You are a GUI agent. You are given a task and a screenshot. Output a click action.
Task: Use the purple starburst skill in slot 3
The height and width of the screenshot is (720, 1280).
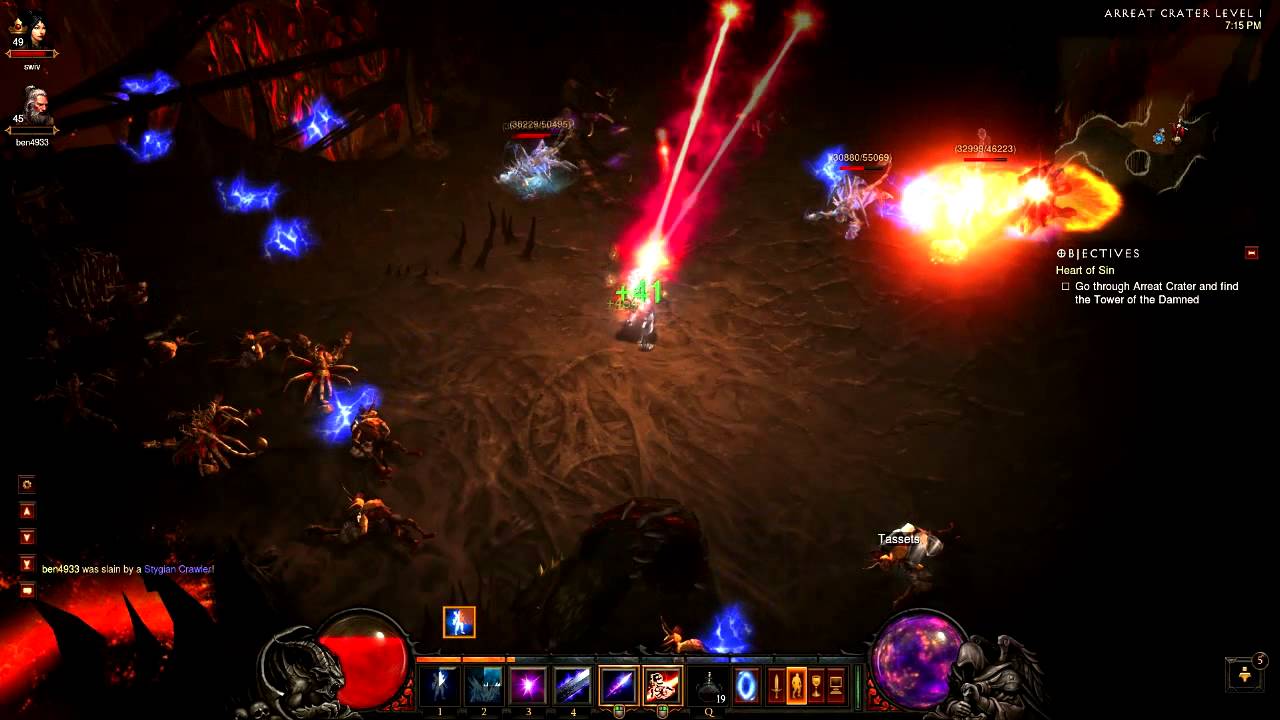coord(529,686)
